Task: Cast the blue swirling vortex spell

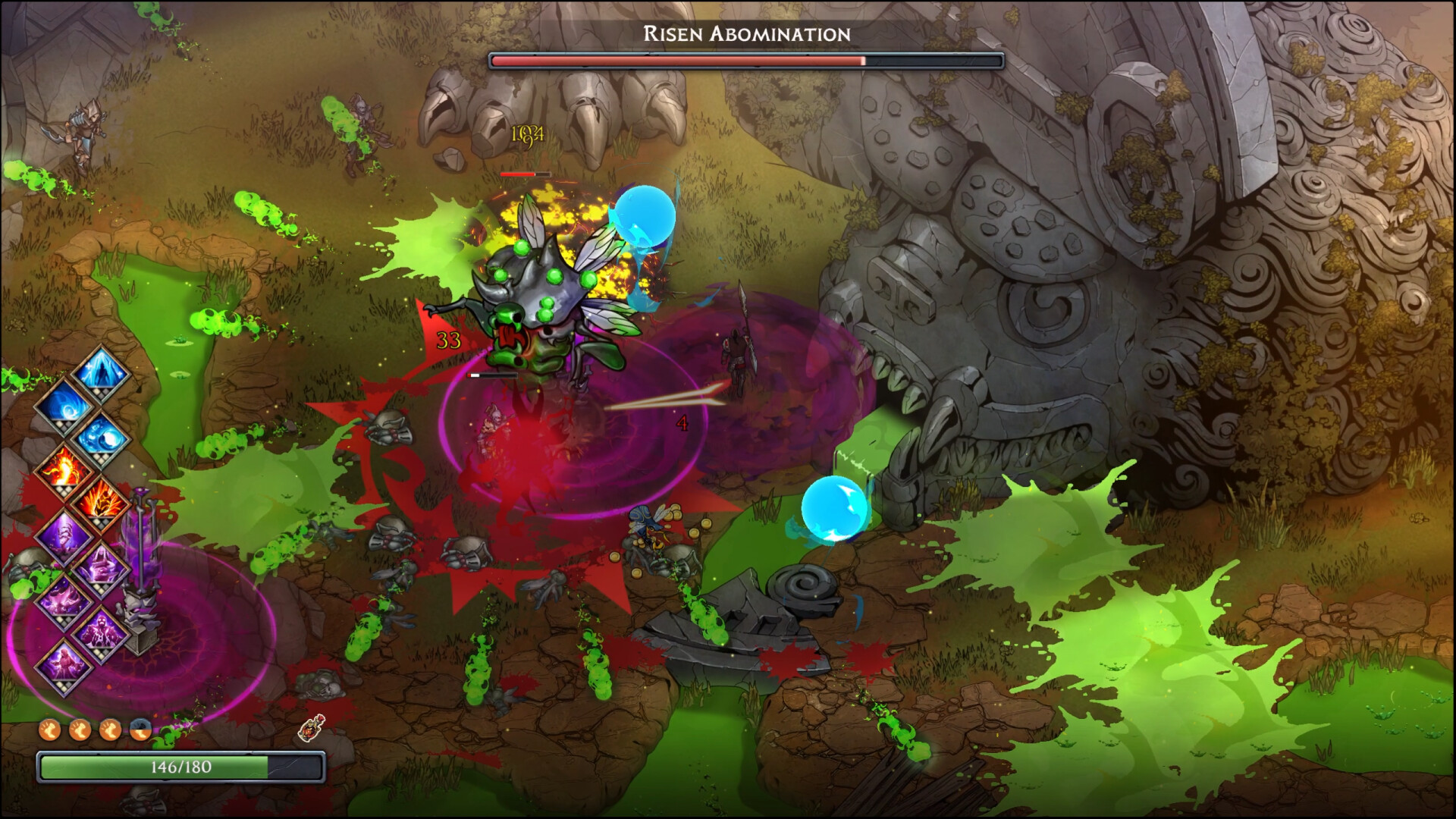Action: pyautogui.click(x=64, y=405)
